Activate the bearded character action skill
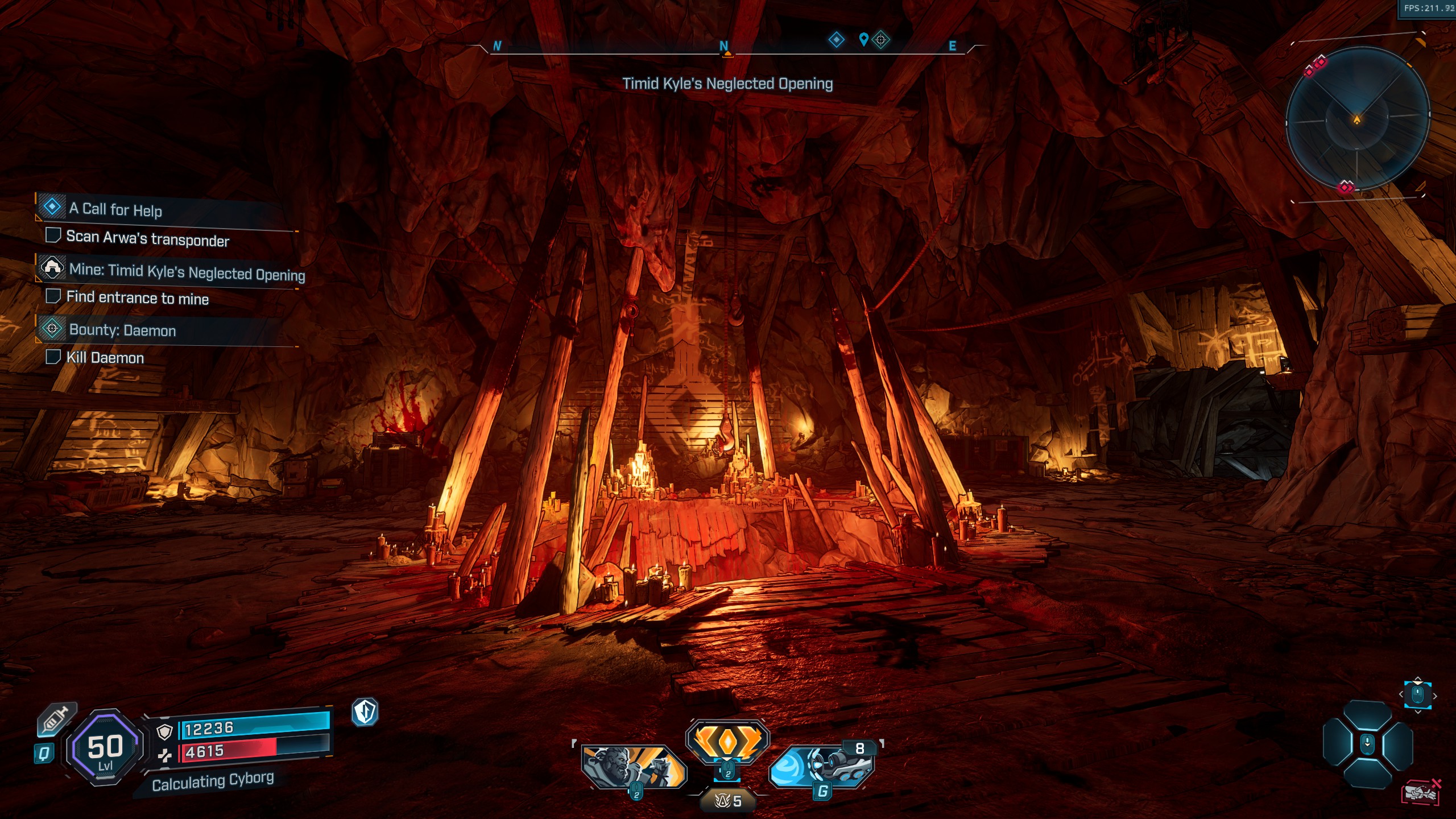This screenshot has width=1456, height=819. pyautogui.click(x=633, y=767)
